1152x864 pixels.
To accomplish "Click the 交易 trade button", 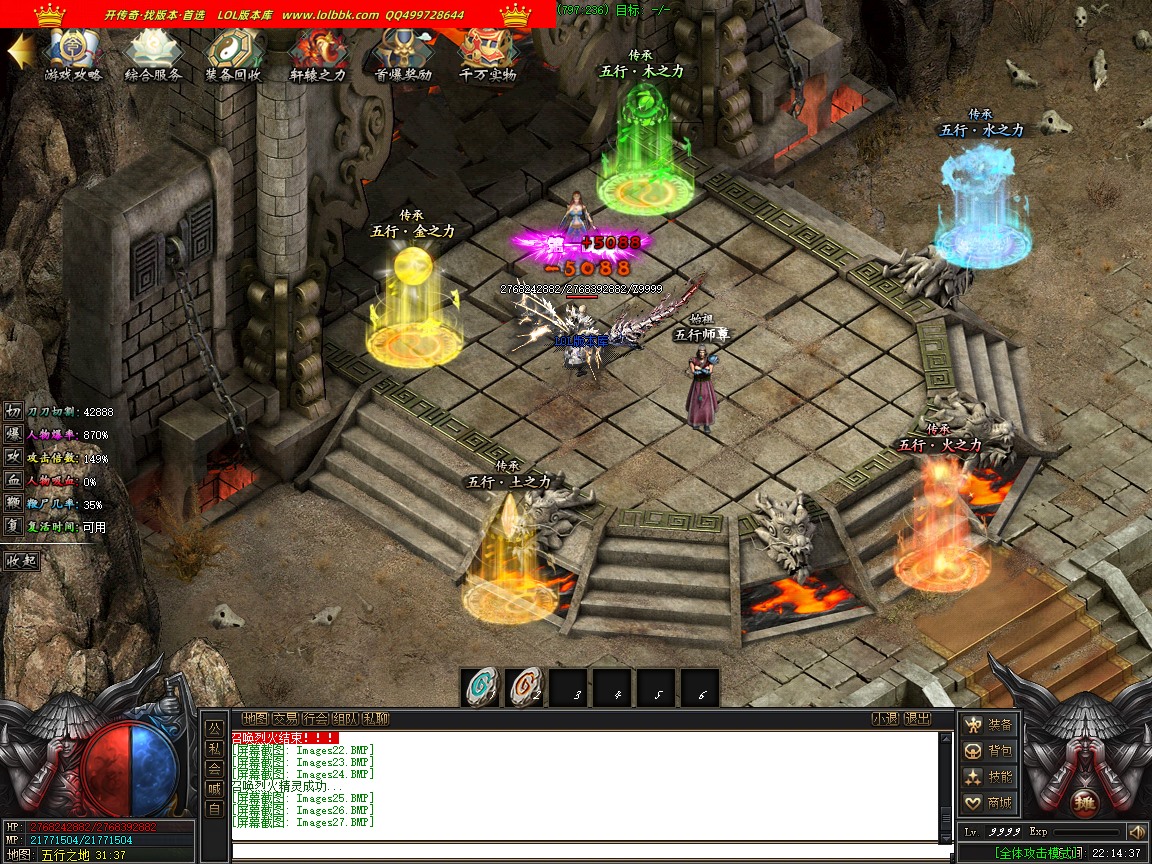I will pyautogui.click(x=285, y=719).
